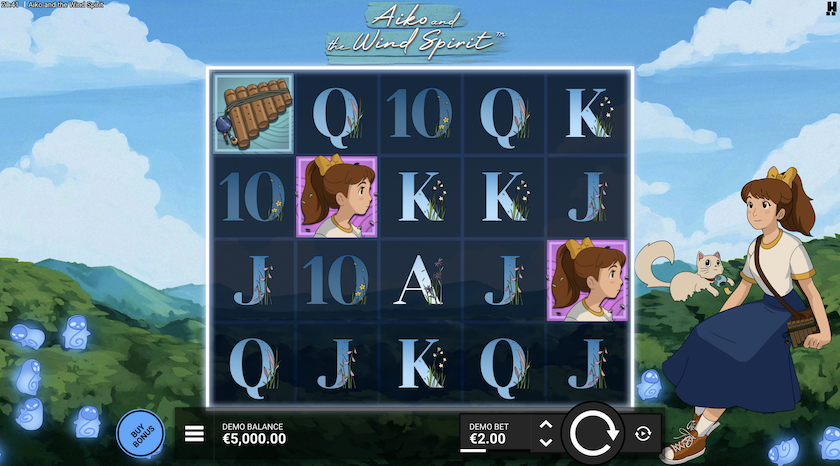This screenshot has width=840, height=466.
Task: Decrease the demo bet with the down arrow
Action: coord(545,442)
